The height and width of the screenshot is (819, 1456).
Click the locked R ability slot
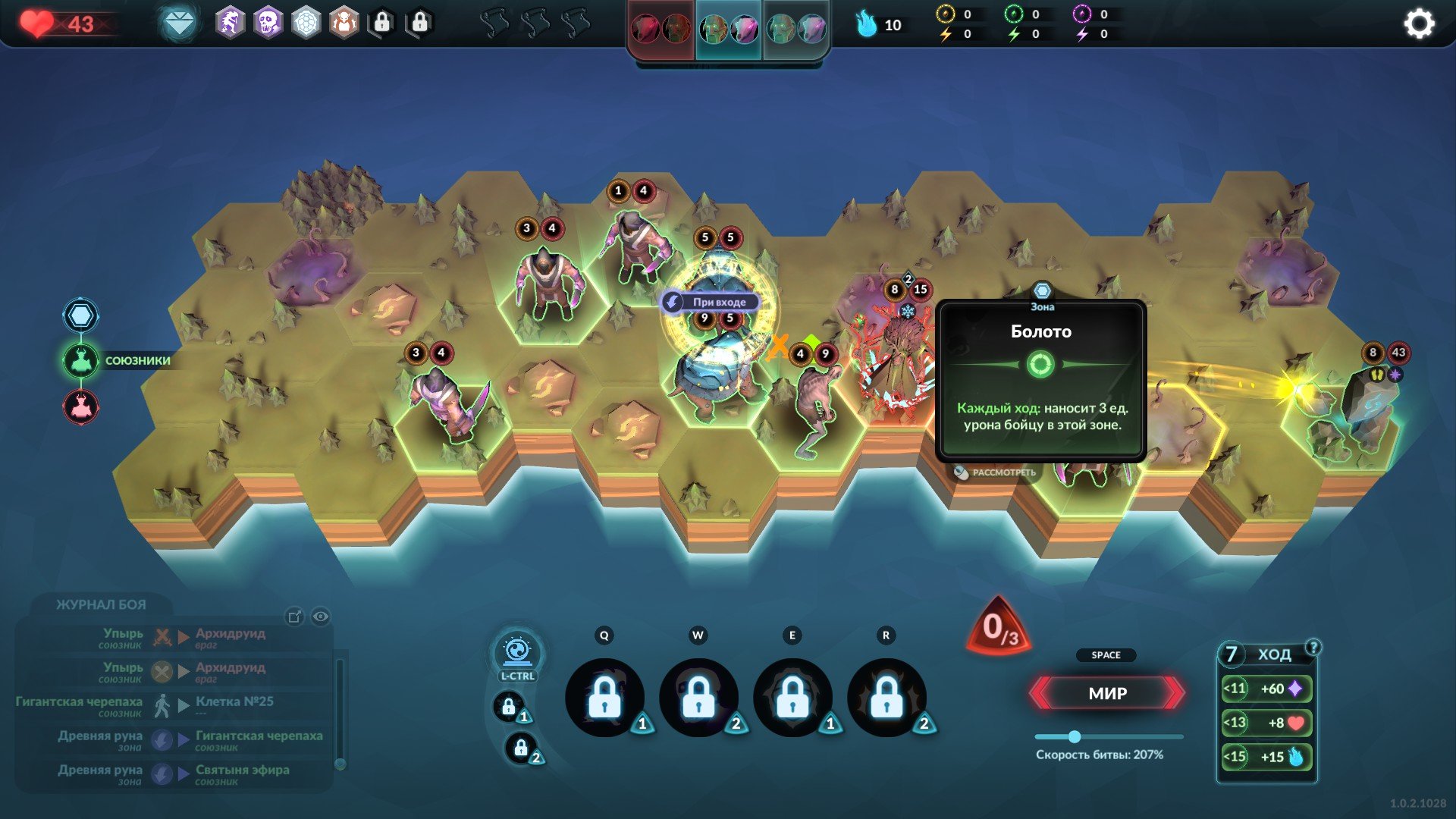click(886, 697)
